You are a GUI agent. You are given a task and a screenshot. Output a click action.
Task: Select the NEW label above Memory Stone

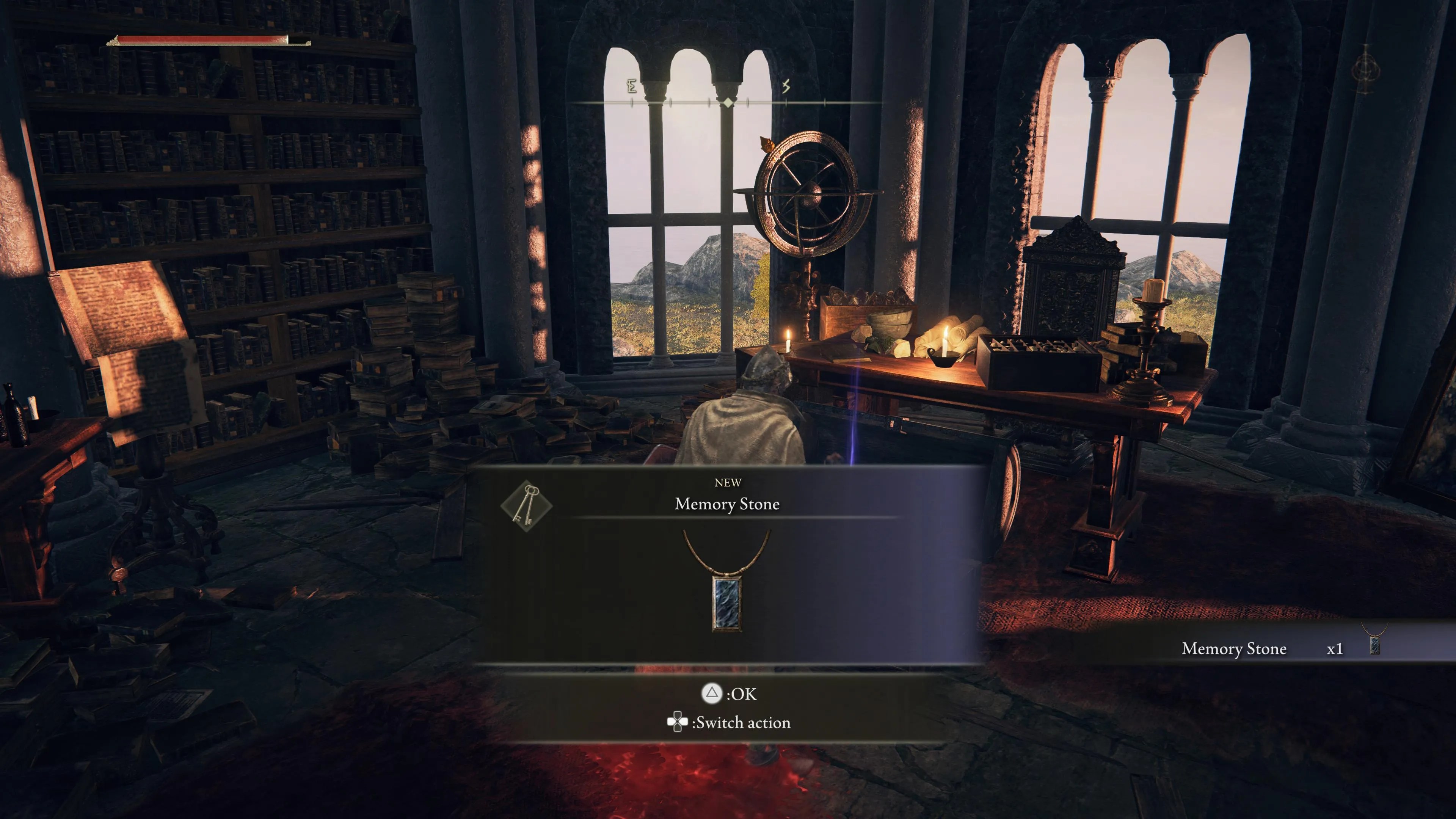point(728,482)
